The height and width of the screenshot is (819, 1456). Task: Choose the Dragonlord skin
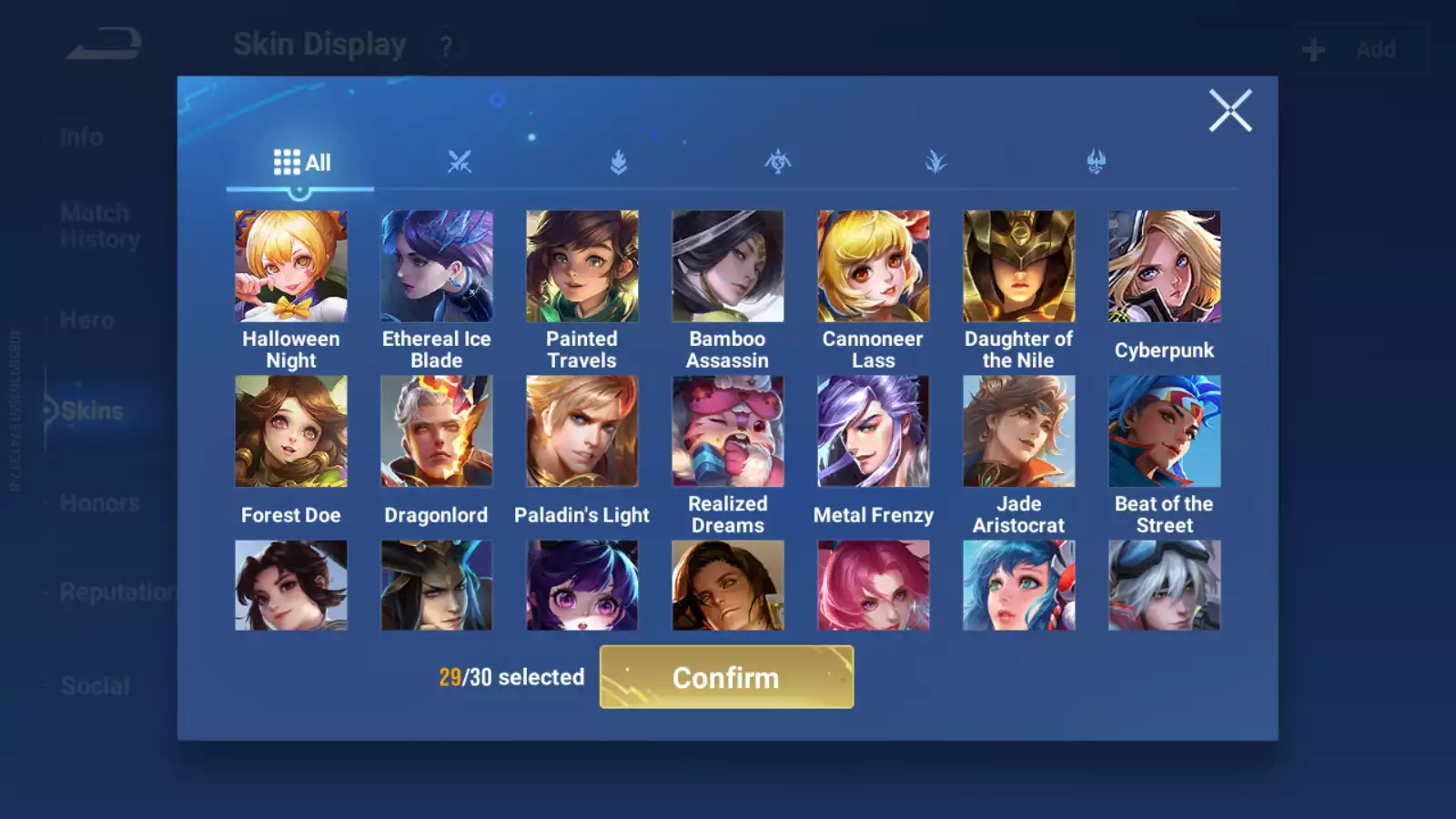437,431
